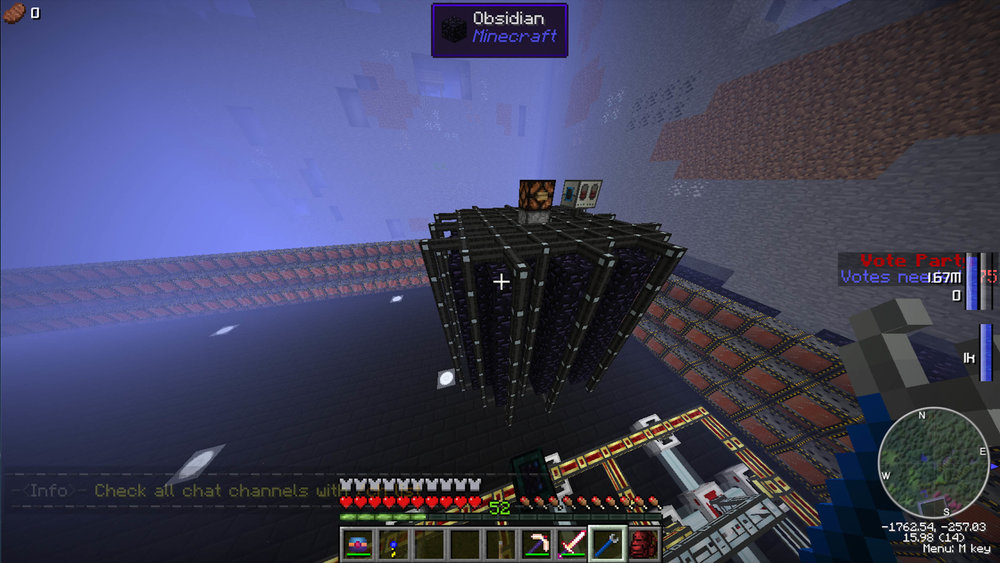Viewport: 1000px width, 563px height.
Task: Select the pickaxe hotbar slot
Action: 536,544
